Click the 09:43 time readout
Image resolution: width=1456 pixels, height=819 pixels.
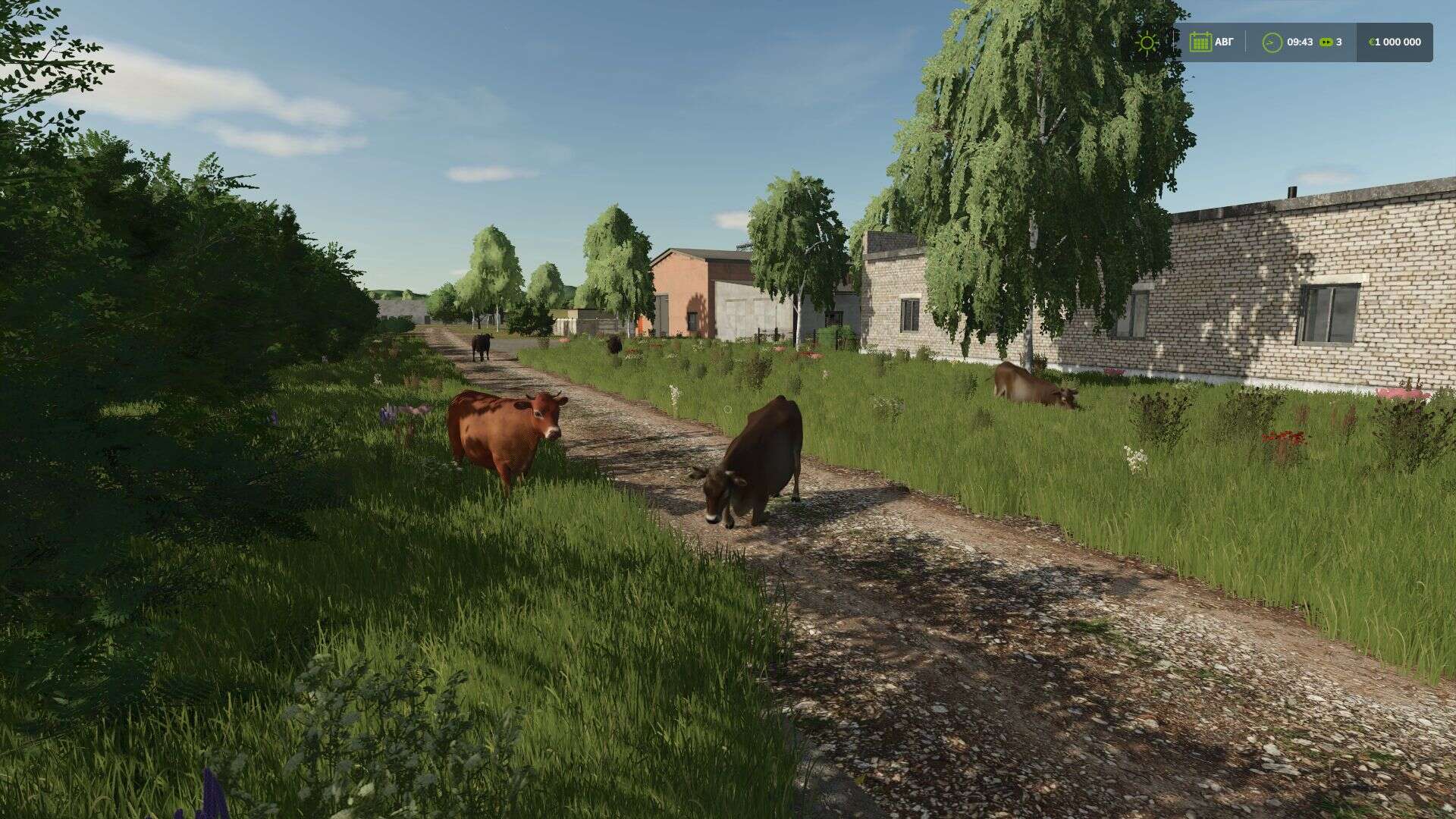click(1300, 42)
